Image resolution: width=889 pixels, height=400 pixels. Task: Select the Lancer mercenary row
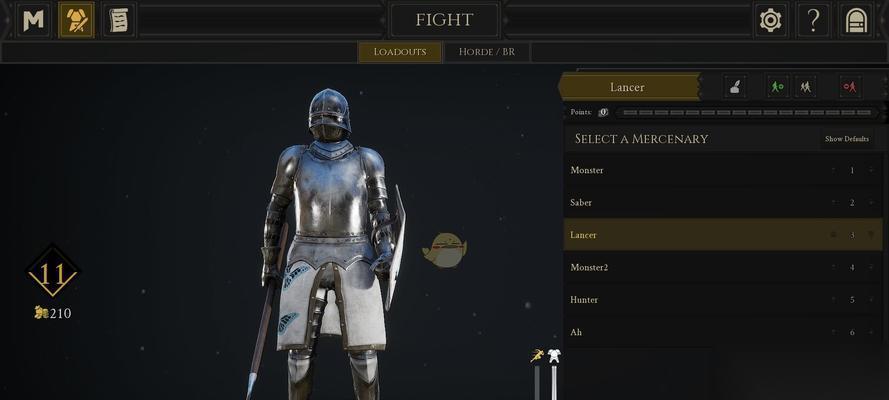(700, 235)
